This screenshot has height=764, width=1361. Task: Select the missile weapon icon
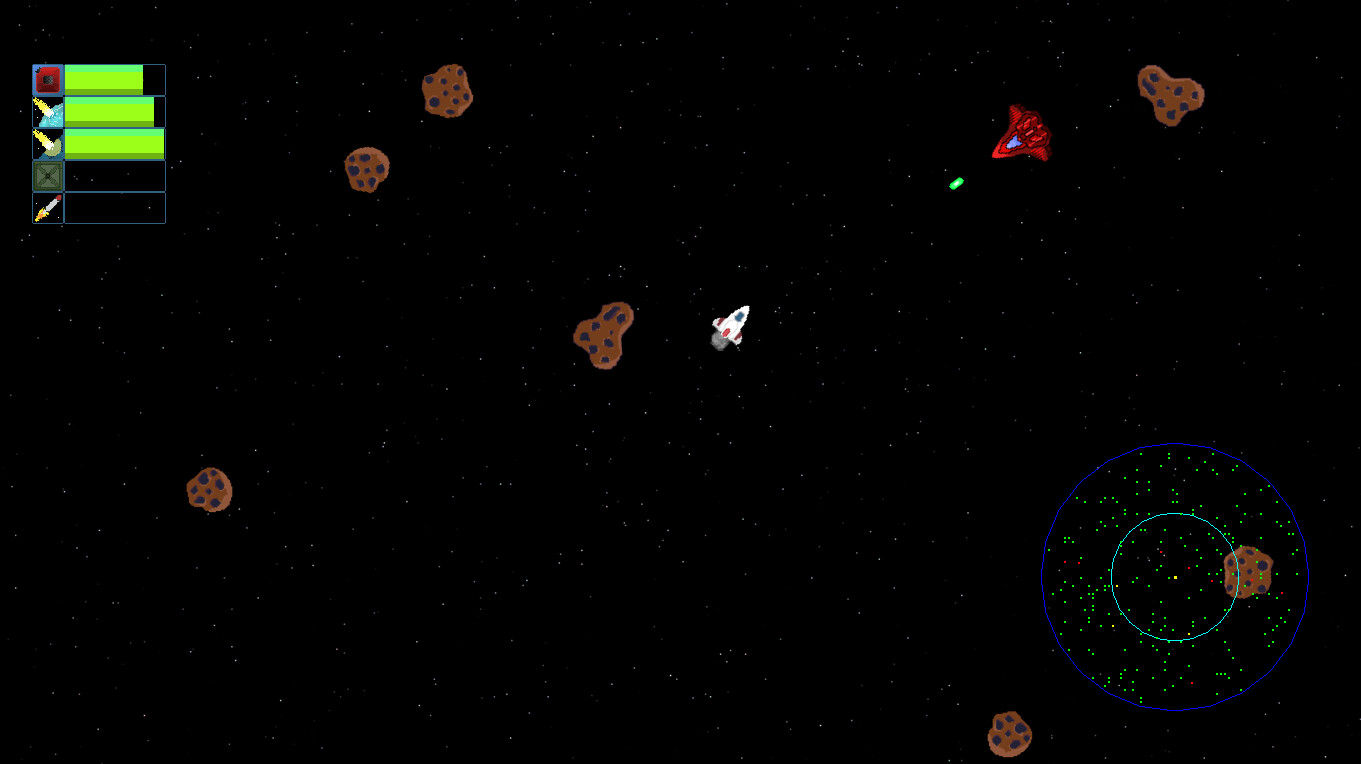click(x=49, y=208)
